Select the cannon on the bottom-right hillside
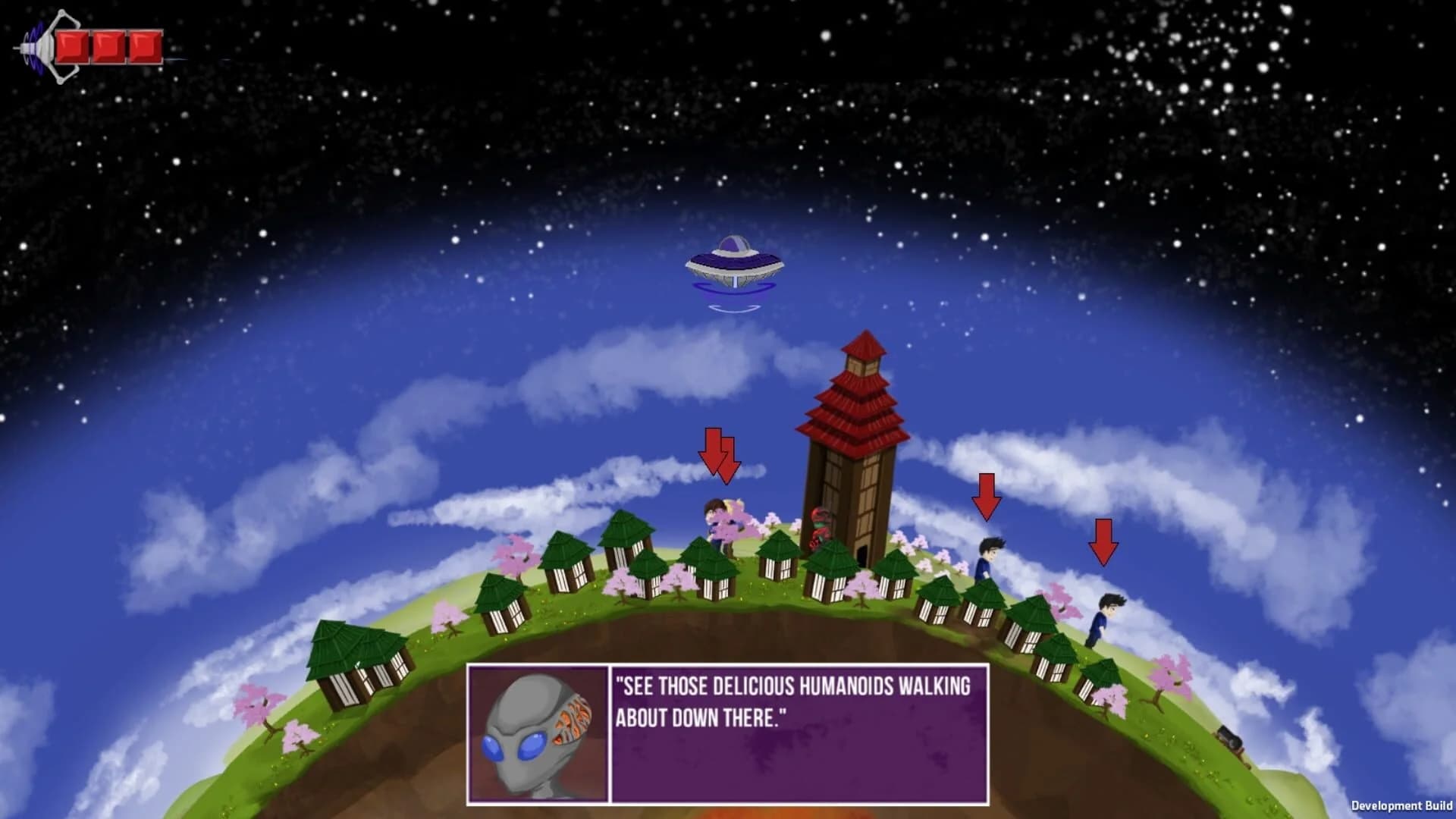The image size is (1456, 819). pos(1230,739)
